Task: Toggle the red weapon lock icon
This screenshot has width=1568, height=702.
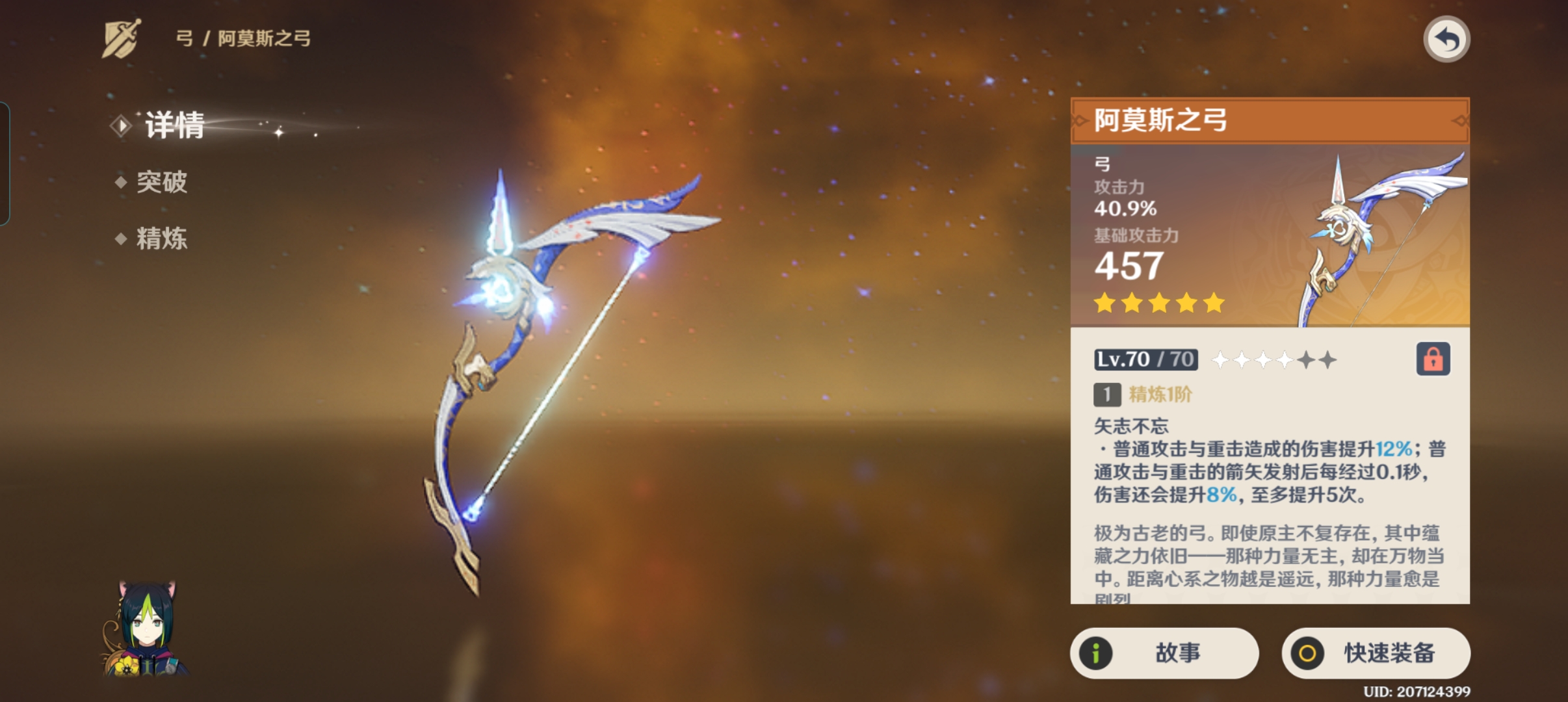Action: [x=1433, y=359]
